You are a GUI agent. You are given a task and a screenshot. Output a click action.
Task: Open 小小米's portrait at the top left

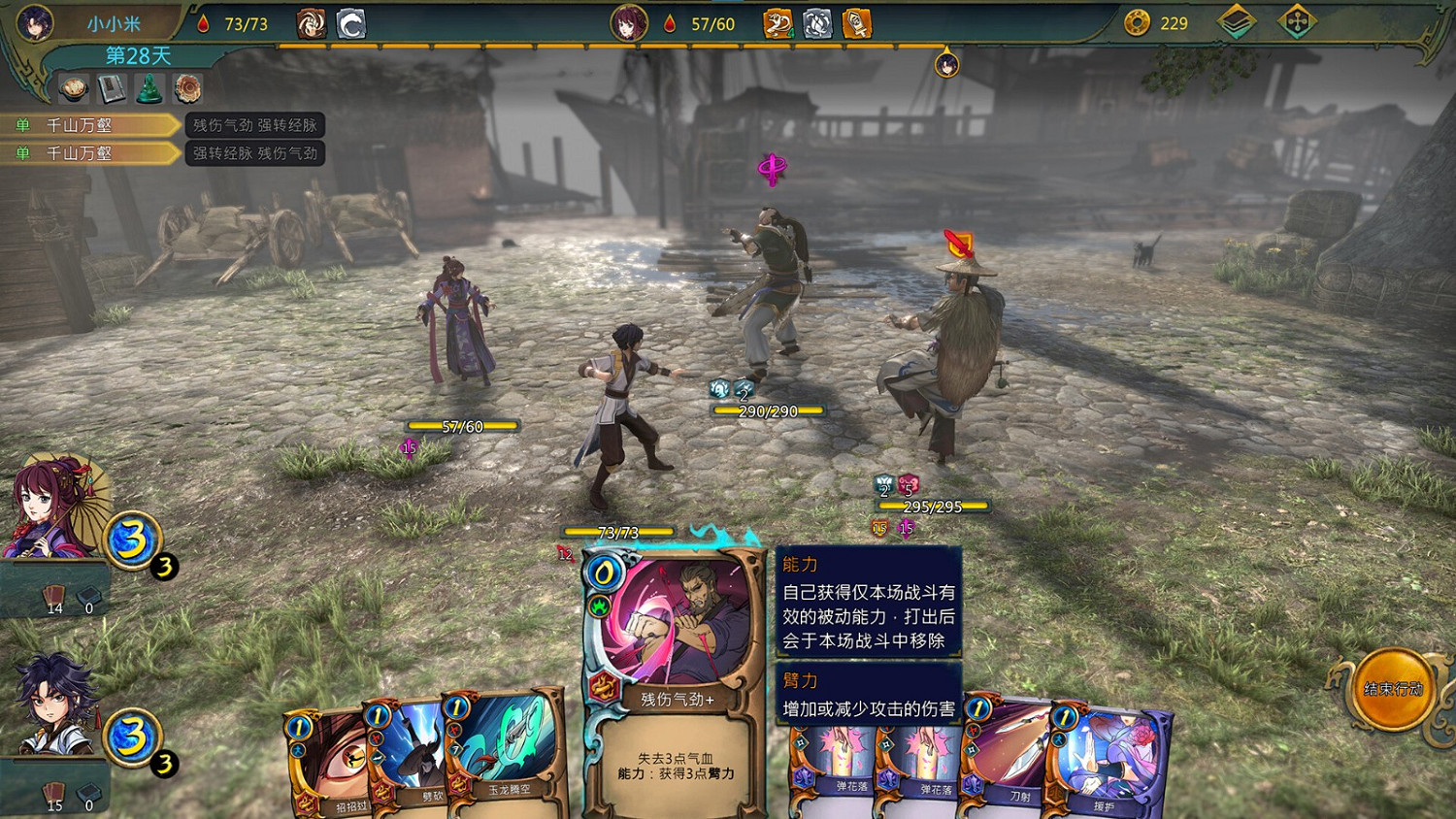click(34, 21)
